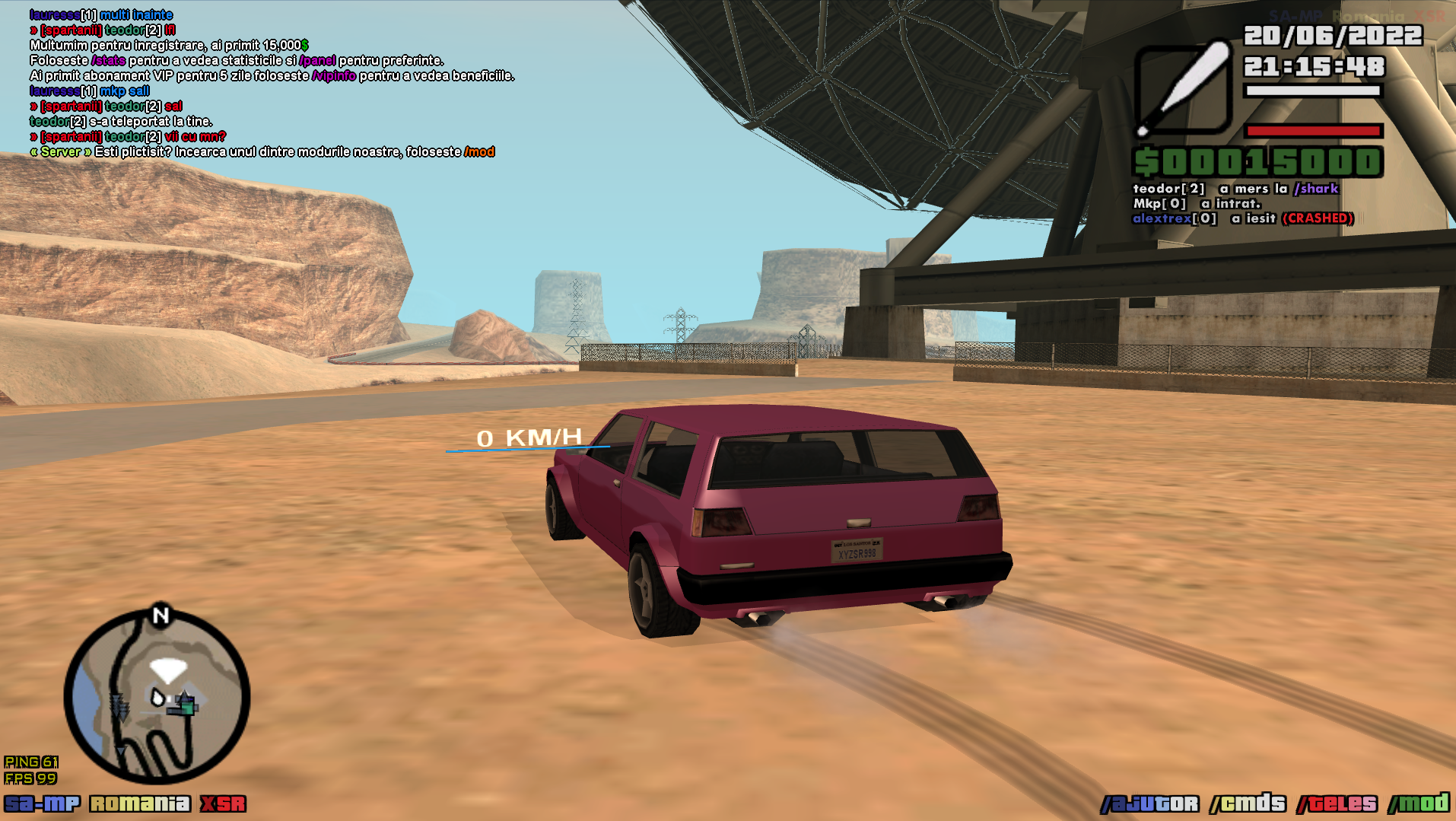Select the baseball bat weapon icon
Image resolution: width=1456 pixels, height=821 pixels.
pos(1182,89)
